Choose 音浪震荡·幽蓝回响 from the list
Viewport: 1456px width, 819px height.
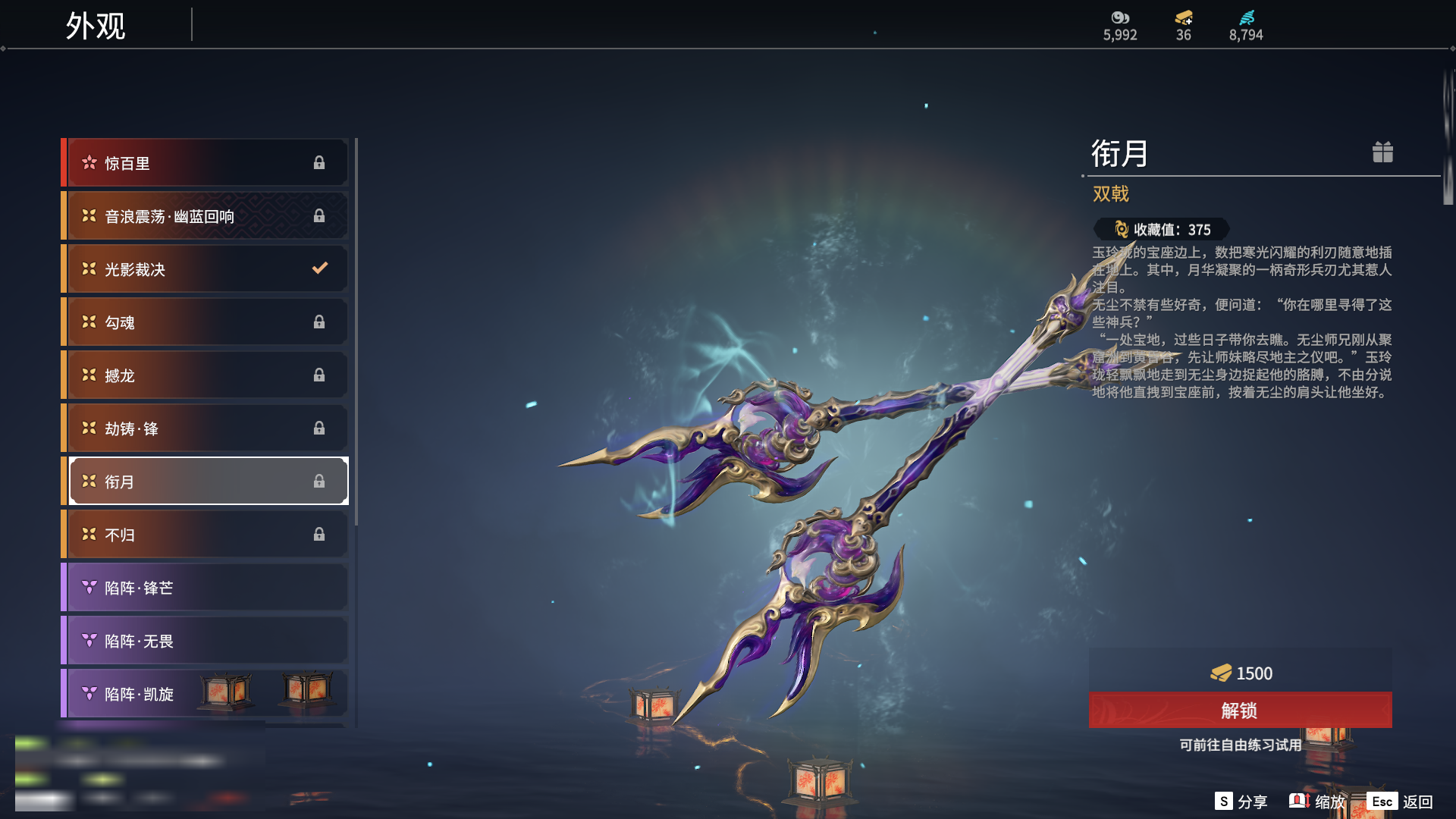pyautogui.click(x=206, y=216)
